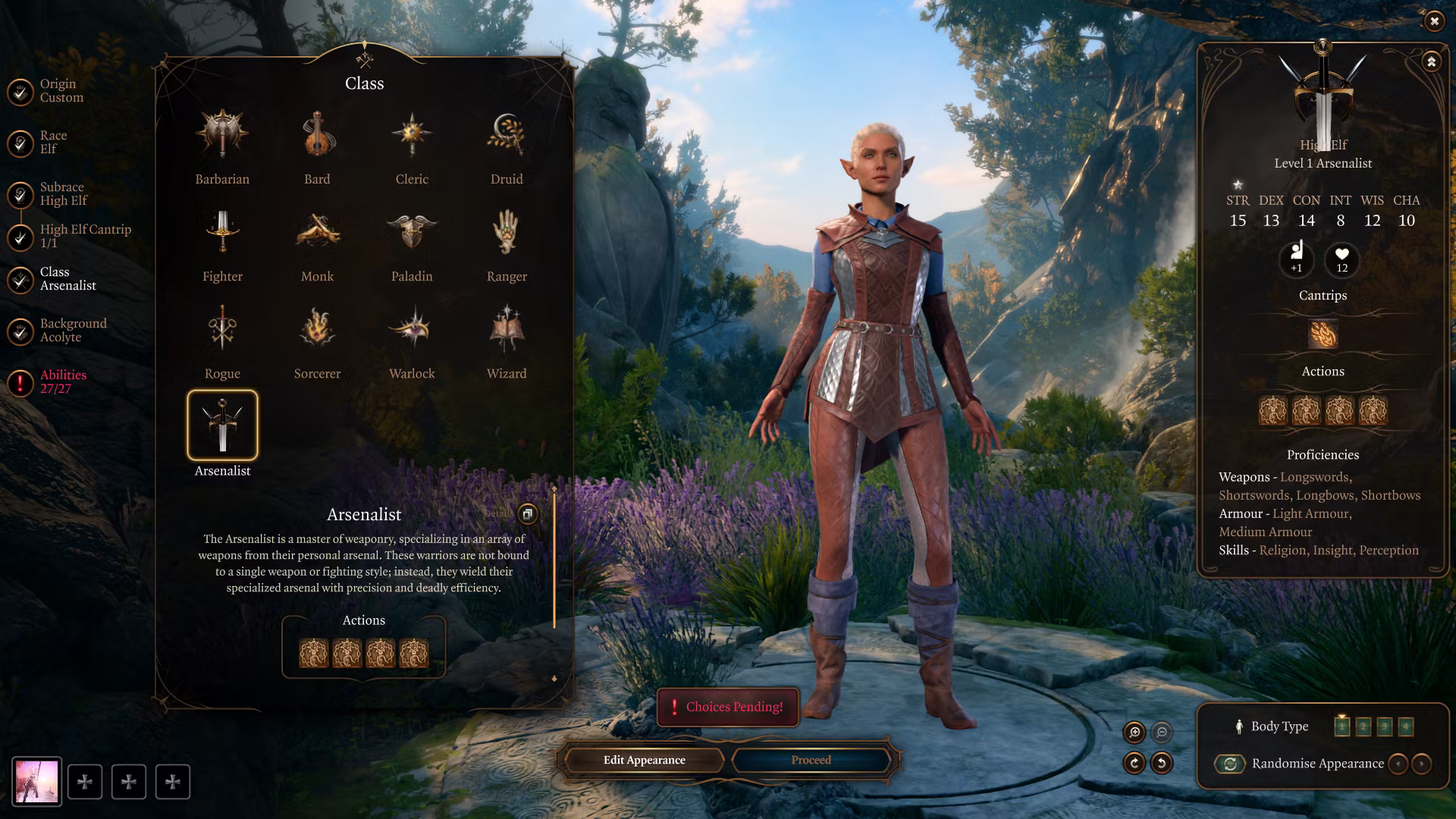The height and width of the screenshot is (819, 1456).
Task: Collapse the character summary panel
Action: coord(1431,61)
